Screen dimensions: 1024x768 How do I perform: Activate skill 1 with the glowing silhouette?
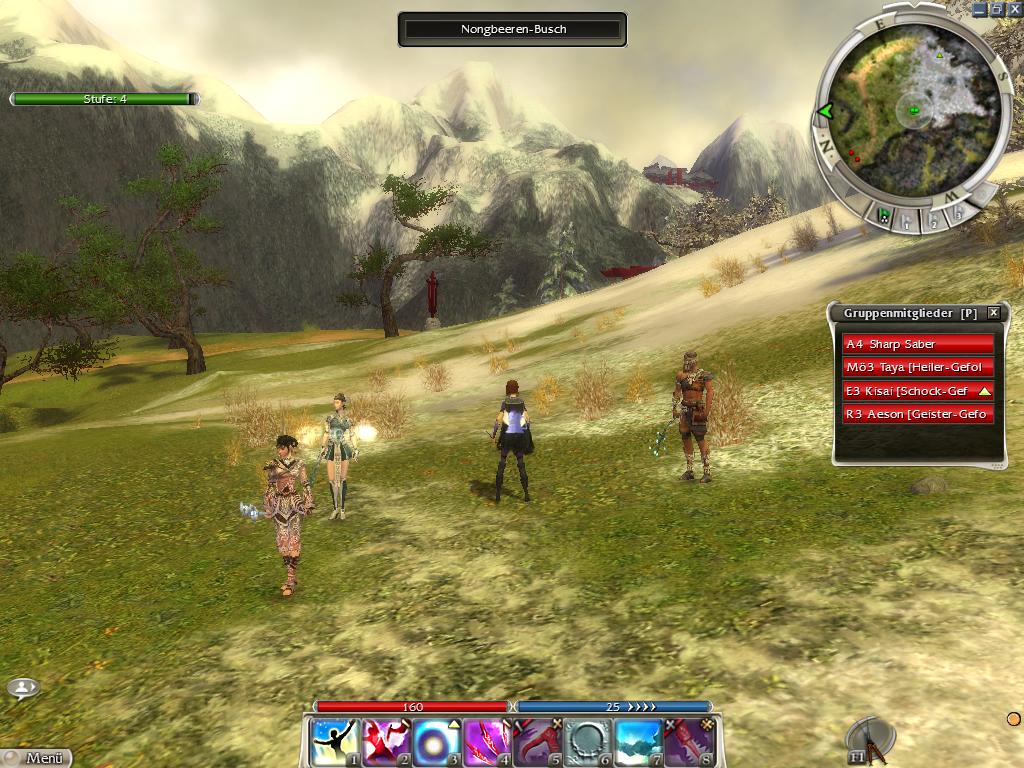pos(334,742)
